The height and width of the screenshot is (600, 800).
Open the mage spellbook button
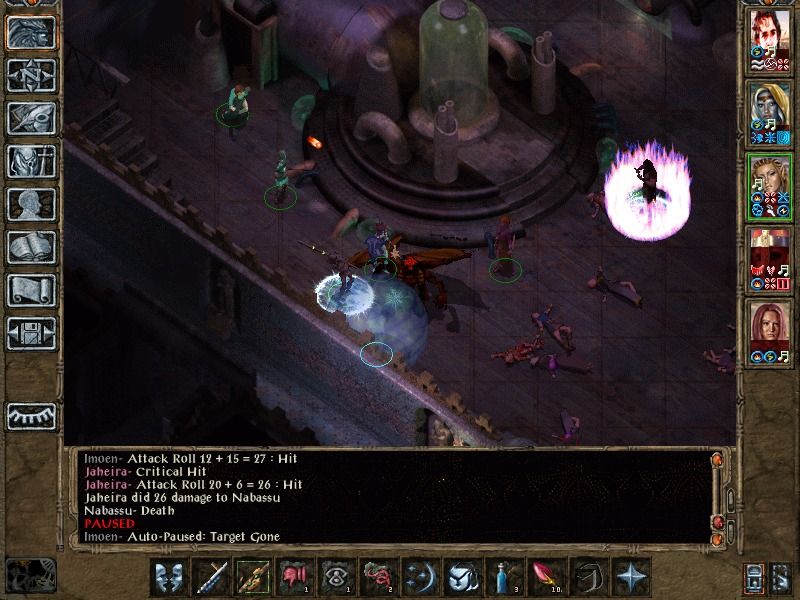[30, 247]
